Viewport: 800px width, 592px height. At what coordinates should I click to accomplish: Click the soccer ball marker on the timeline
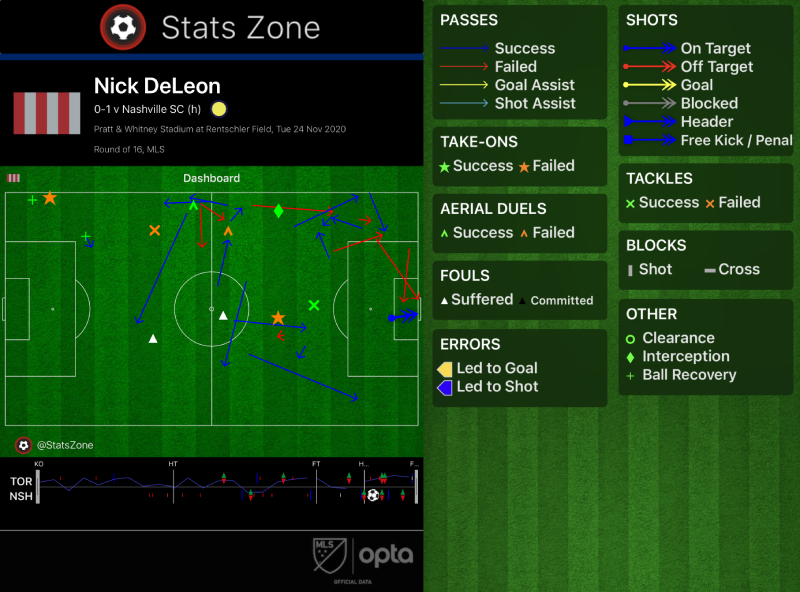click(373, 494)
